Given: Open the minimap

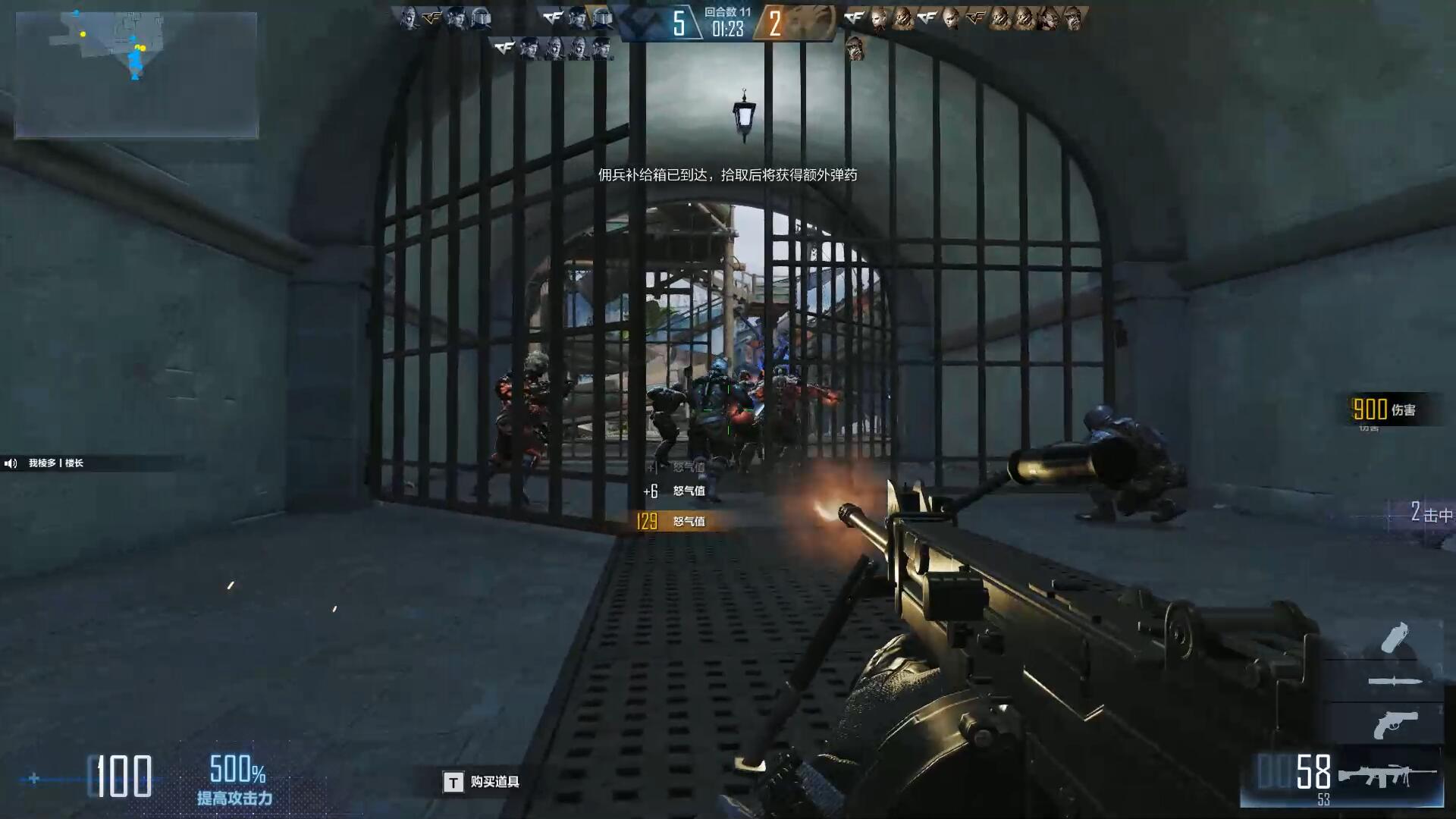Looking at the screenshot, I should point(136,74).
